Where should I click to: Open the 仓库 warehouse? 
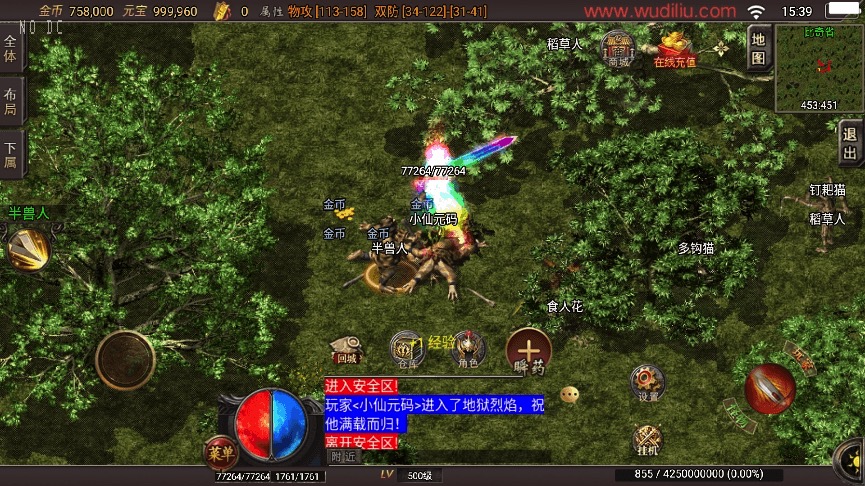pos(406,348)
